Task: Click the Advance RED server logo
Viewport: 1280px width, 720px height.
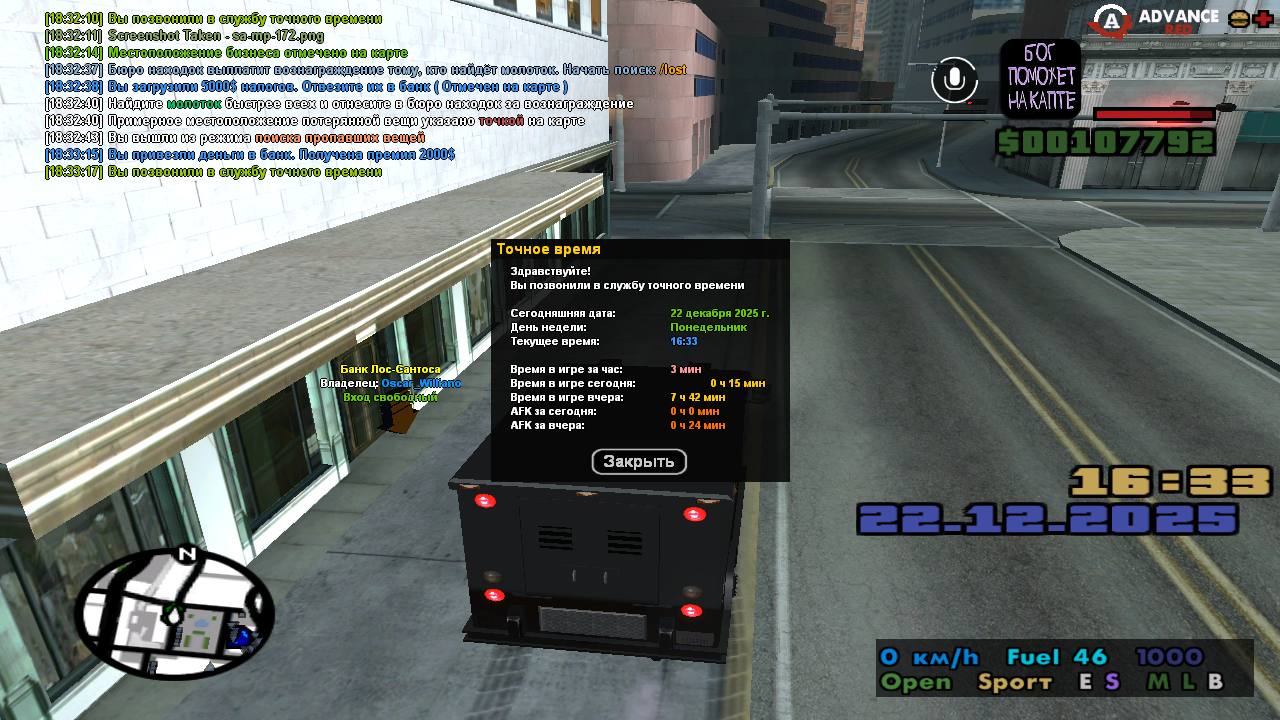Action: pyautogui.click(x=1155, y=20)
